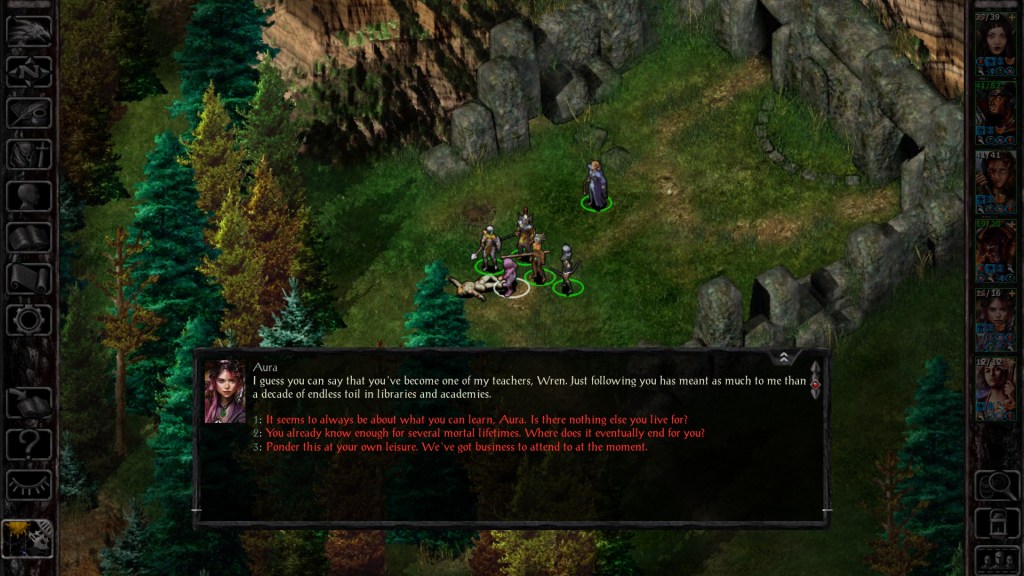Select the party portrait showing 39/39 health
This screenshot has width=1024, height=576.
tap(995, 44)
